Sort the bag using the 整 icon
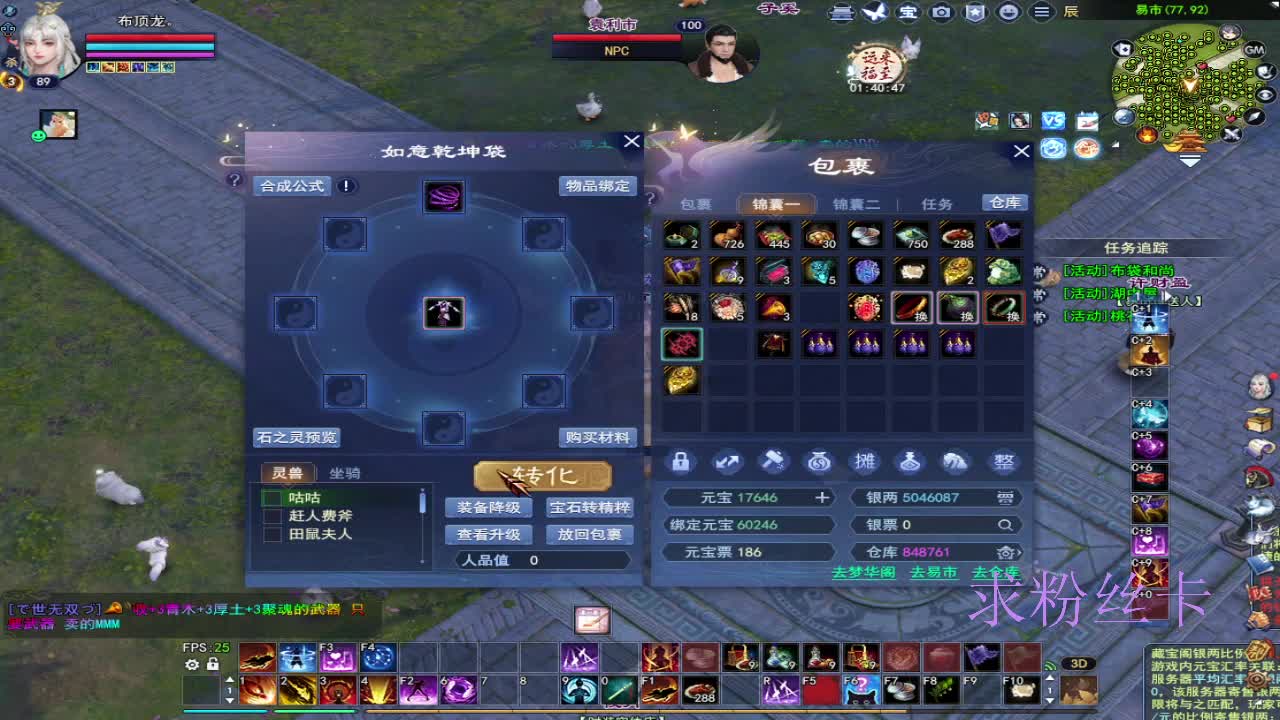1280x720 pixels. [1002, 461]
